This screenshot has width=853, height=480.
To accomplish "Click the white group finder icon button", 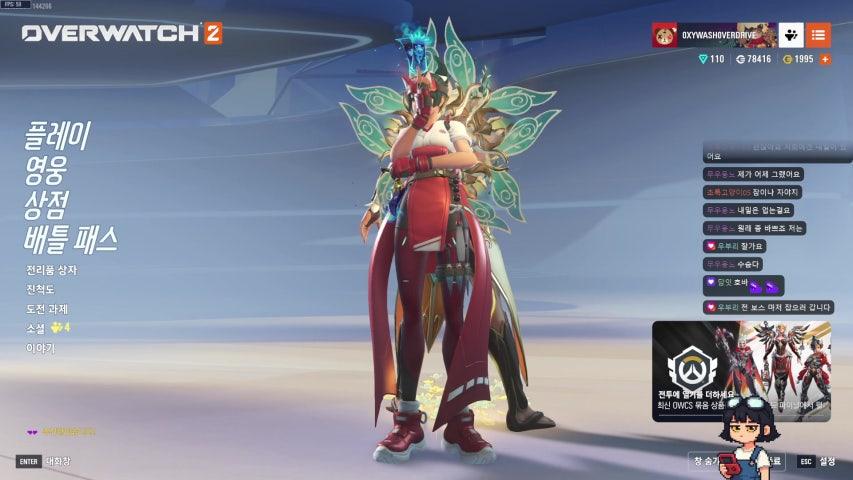I will [791, 36].
